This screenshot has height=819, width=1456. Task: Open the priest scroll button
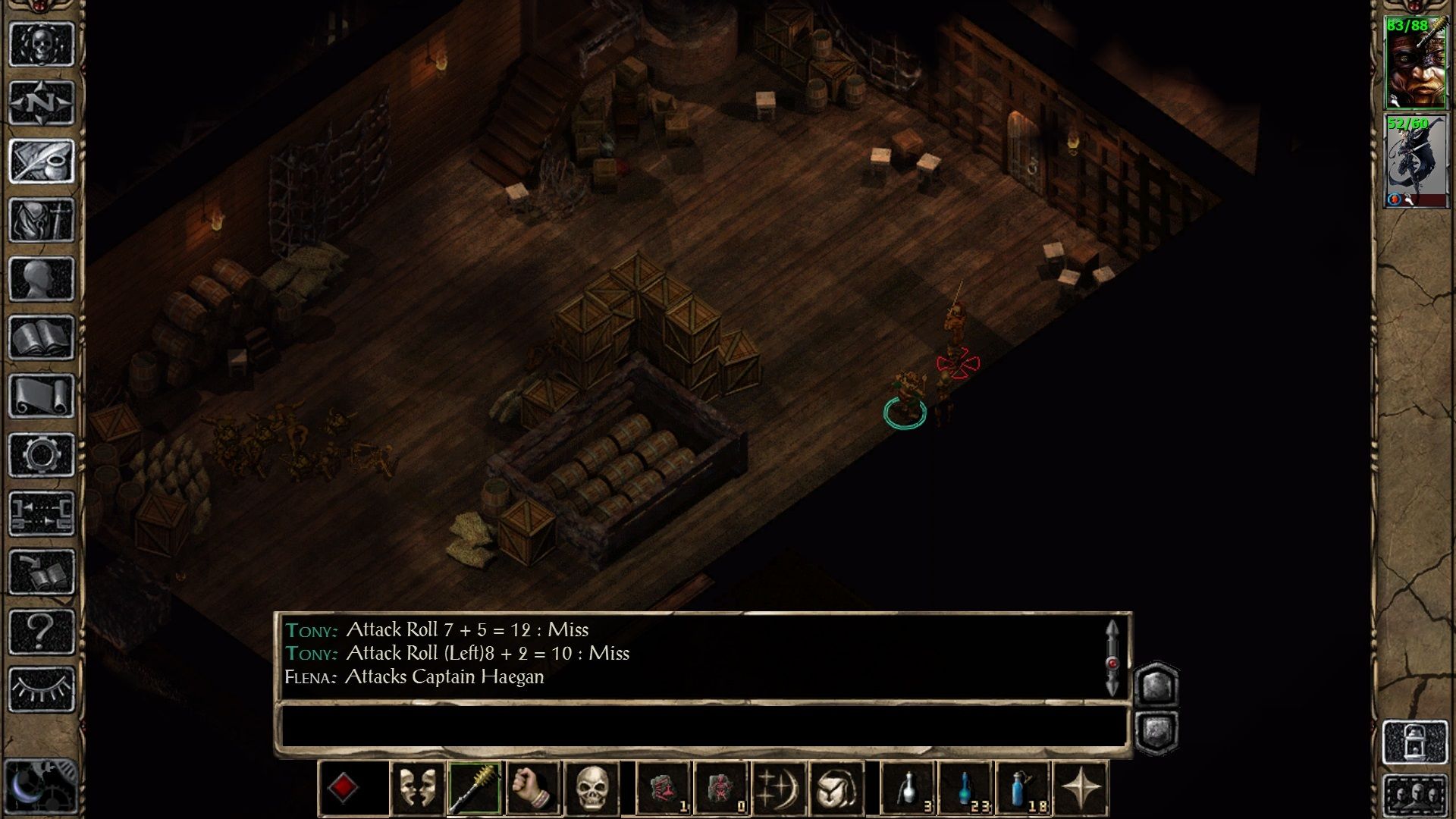pyautogui.click(x=42, y=396)
